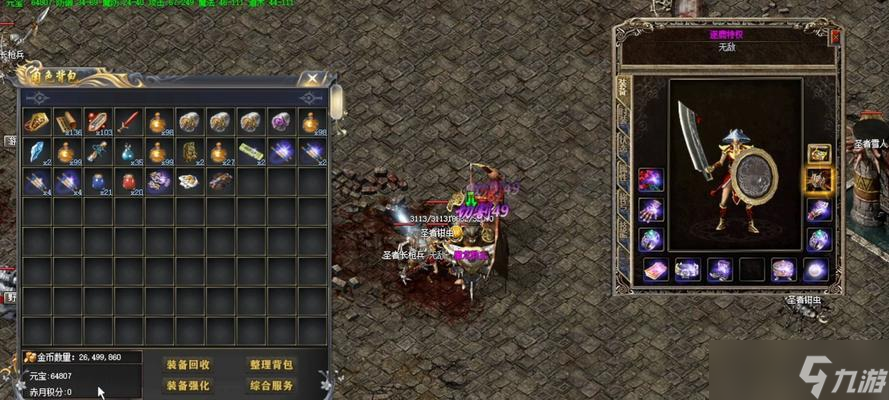This screenshot has width=889, height=400.
Task: Sort the bag with 整理背包
Action: (x=271, y=364)
